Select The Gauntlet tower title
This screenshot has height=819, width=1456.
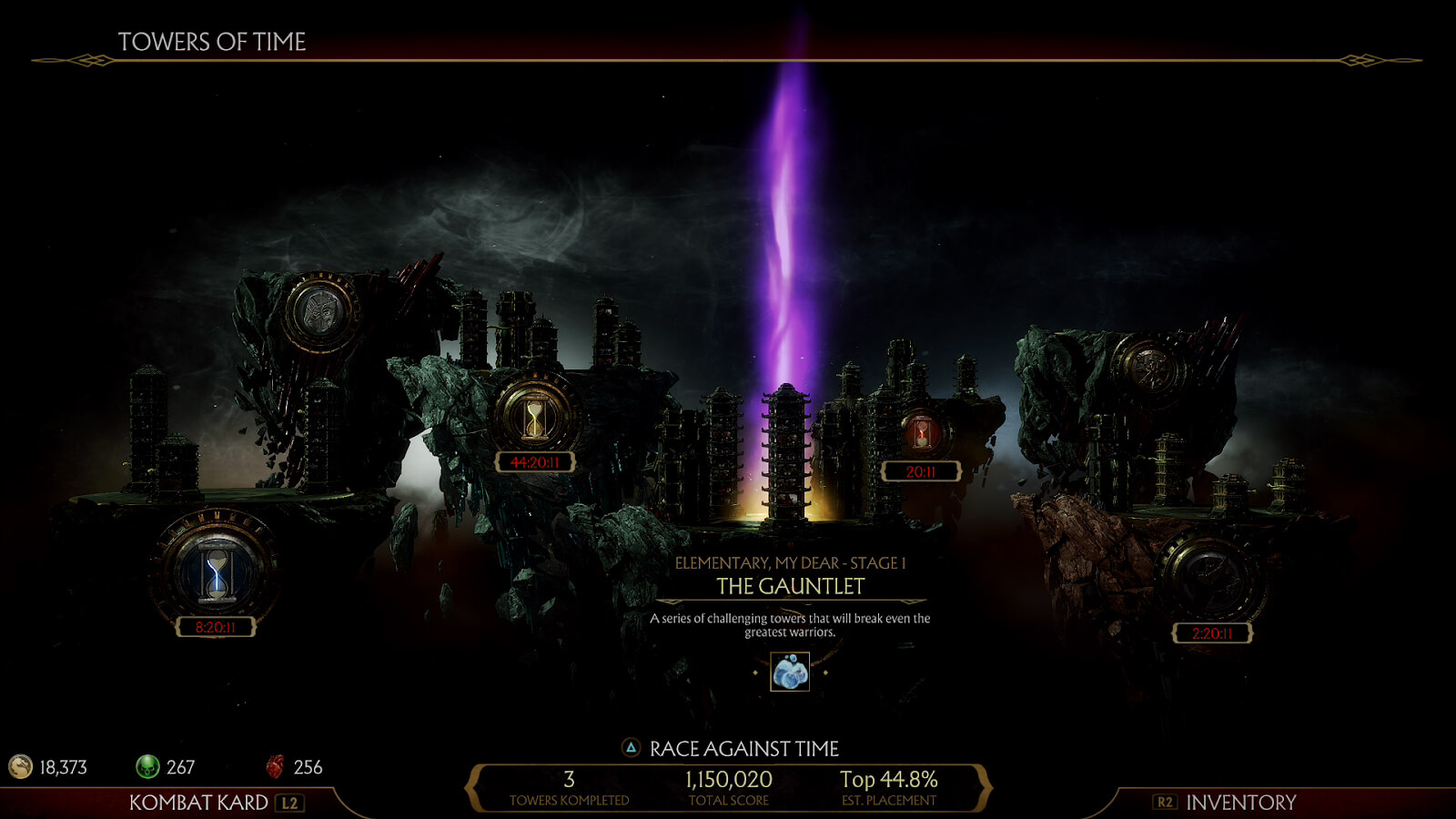790,586
